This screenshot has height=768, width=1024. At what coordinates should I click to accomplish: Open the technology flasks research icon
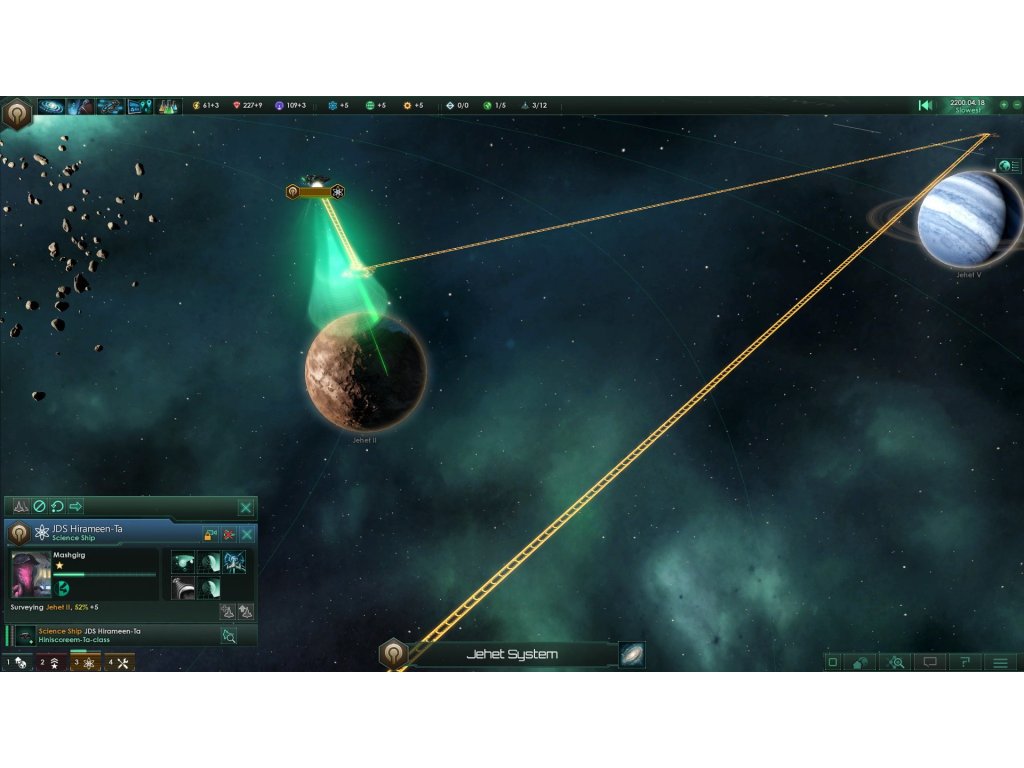[x=167, y=106]
